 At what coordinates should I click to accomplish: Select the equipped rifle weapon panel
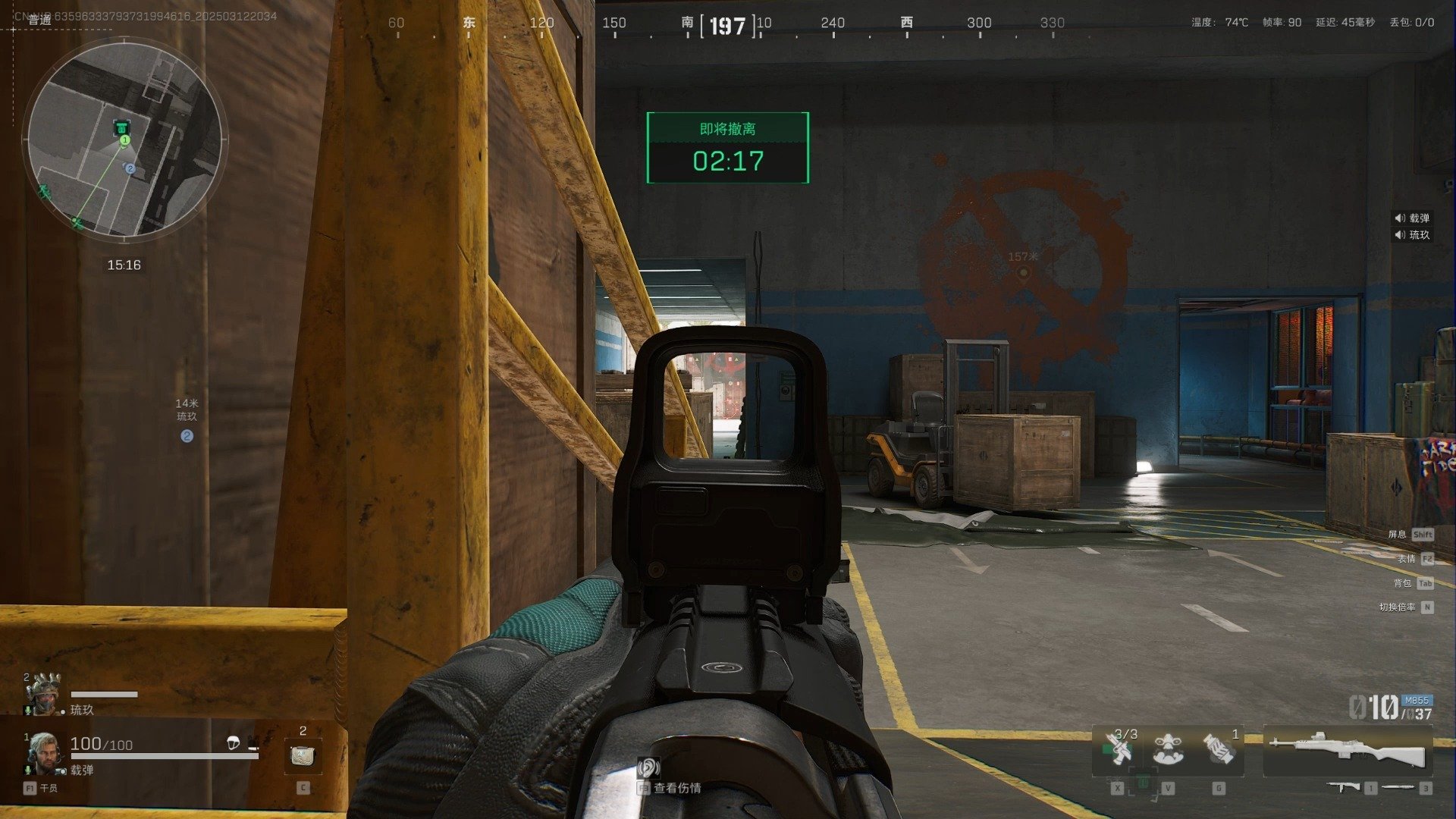pyautogui.click(x=1348, y=750)
